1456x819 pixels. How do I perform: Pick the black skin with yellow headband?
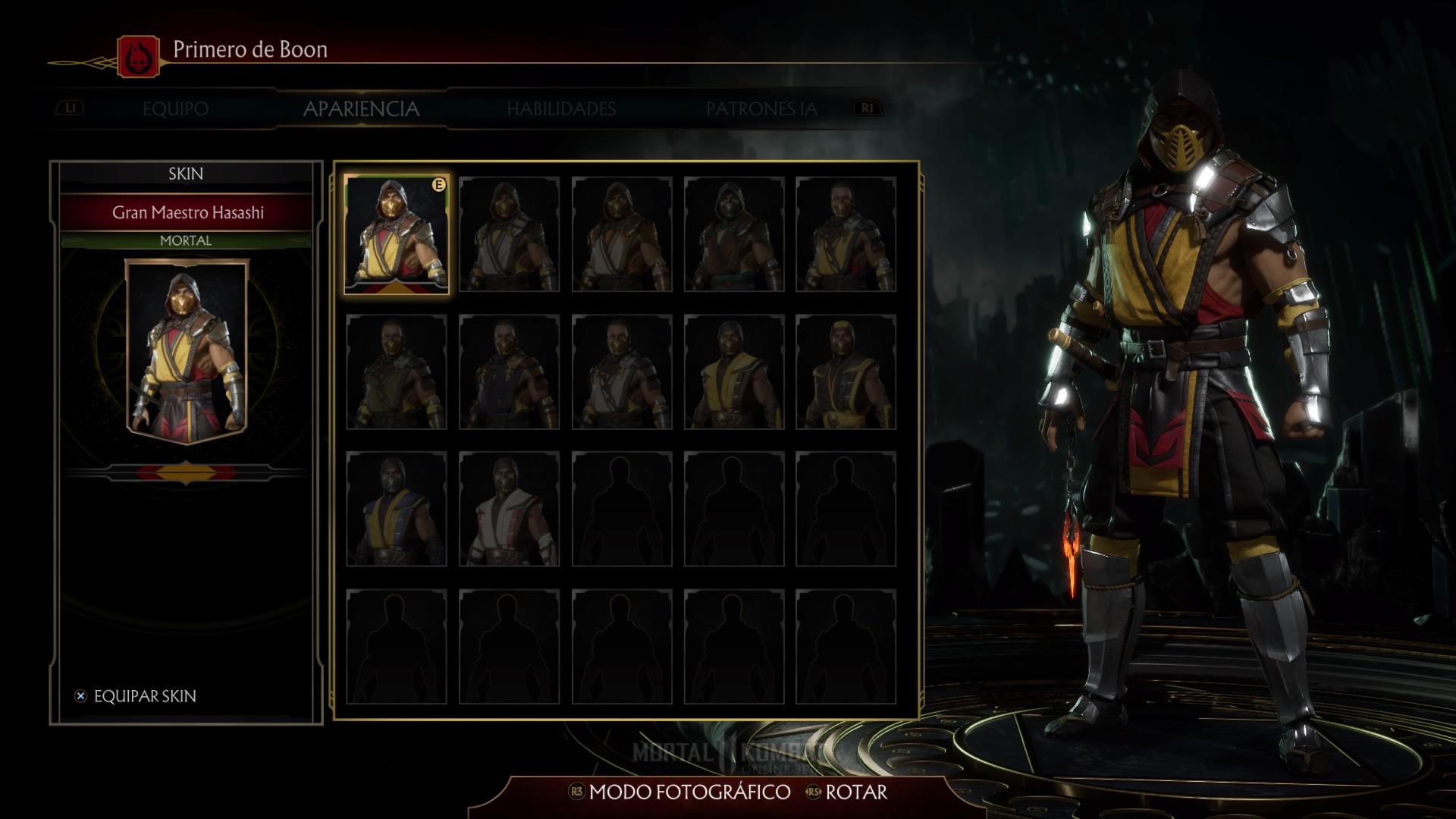(x=846, y=372)
